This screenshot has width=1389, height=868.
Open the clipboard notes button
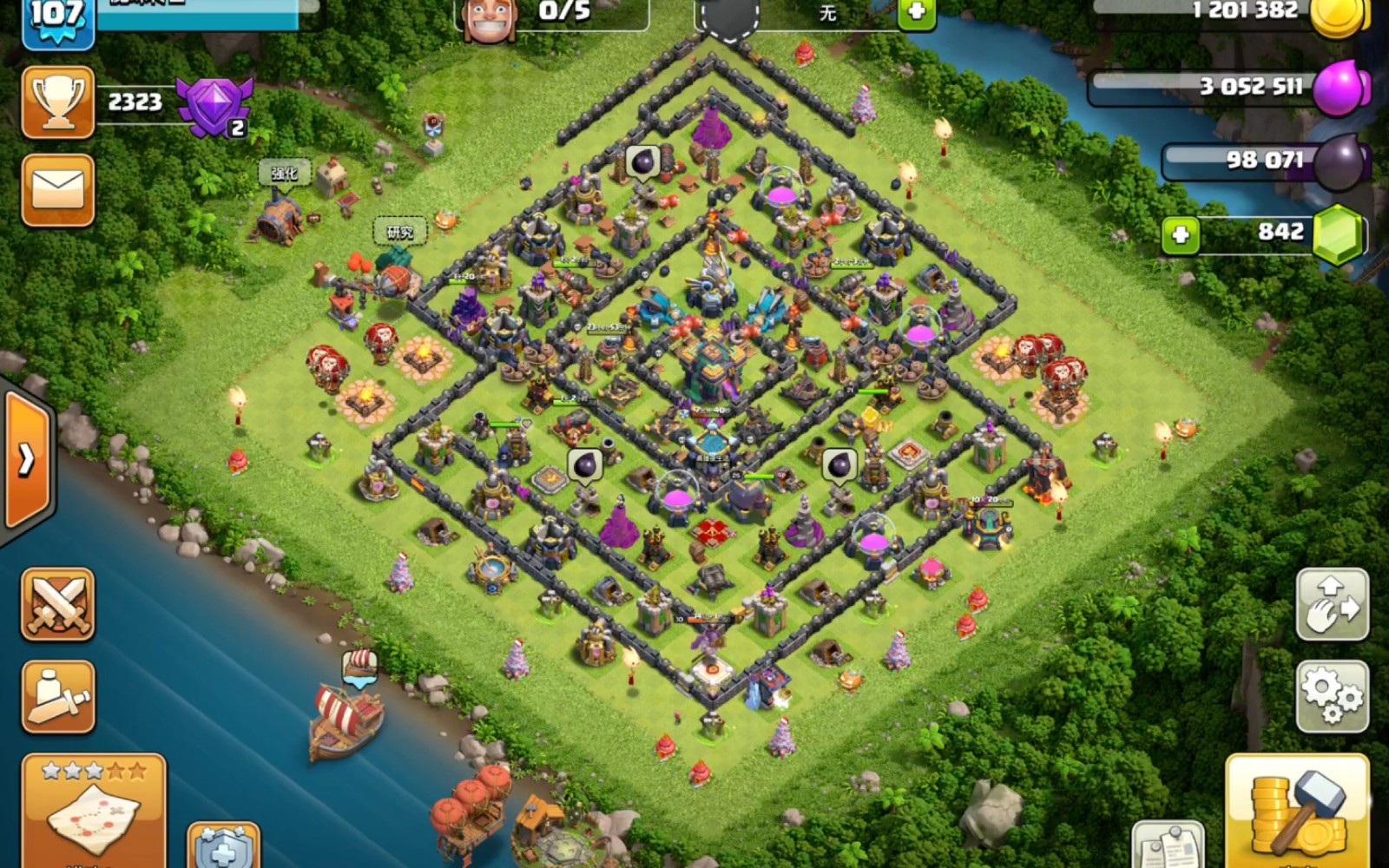tap(1168, 846)
